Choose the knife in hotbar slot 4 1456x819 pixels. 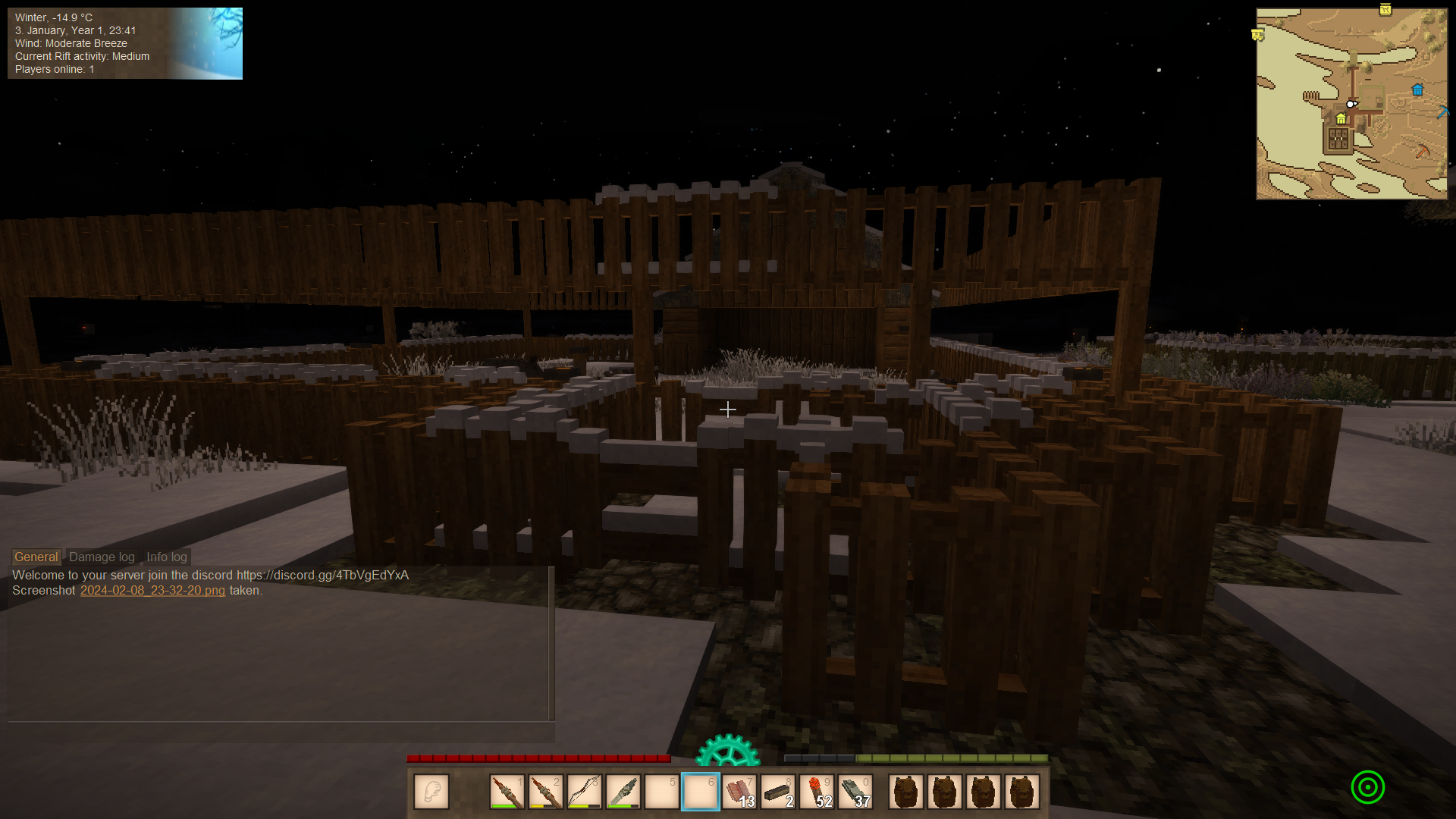pyautogui.click(x=623, y=792)
